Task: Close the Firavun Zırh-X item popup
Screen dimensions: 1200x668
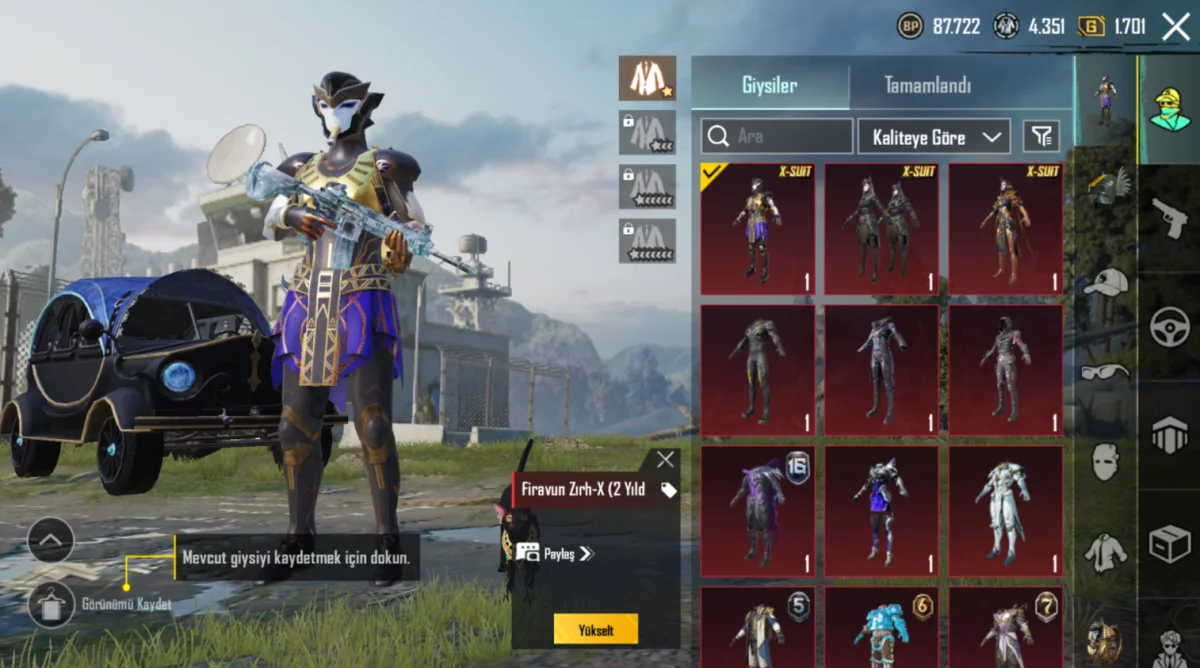Action: tap(665, 460)
